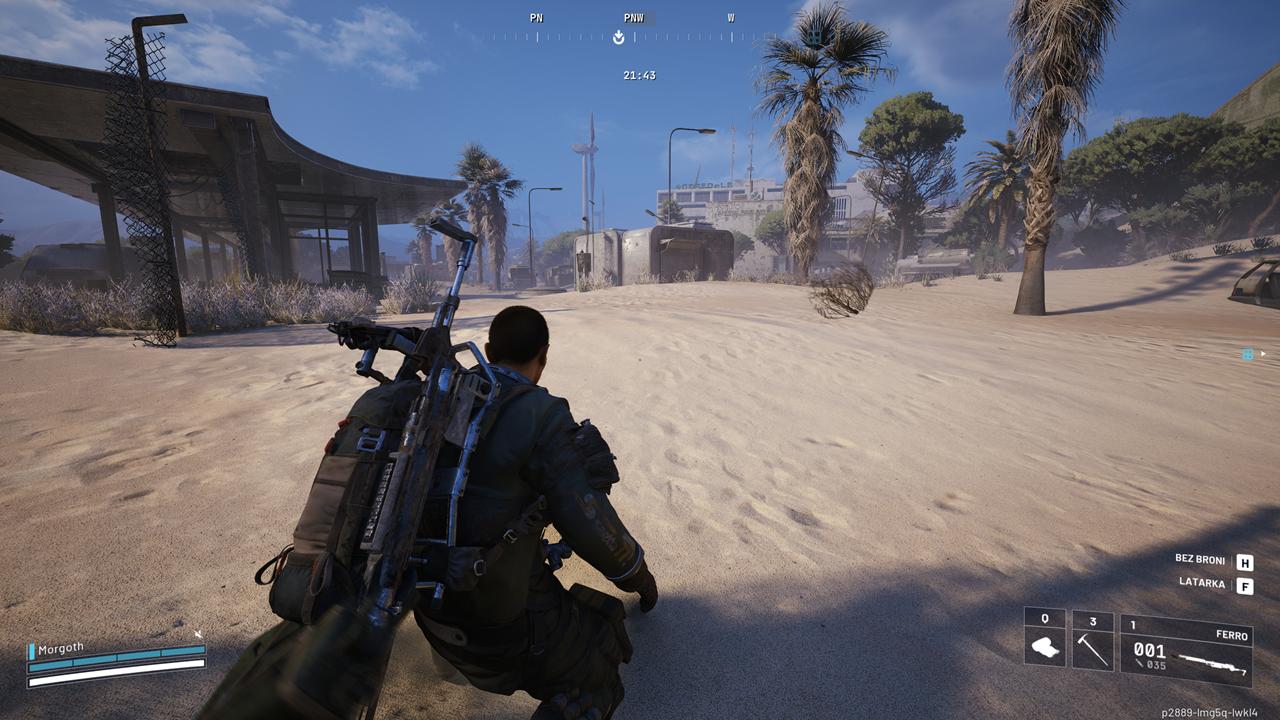Image resolution: width=1280 pixels, height=720 pixels.
Task: Click the blue waypoint marker at the screen edge
Action: click(1248, 354)
